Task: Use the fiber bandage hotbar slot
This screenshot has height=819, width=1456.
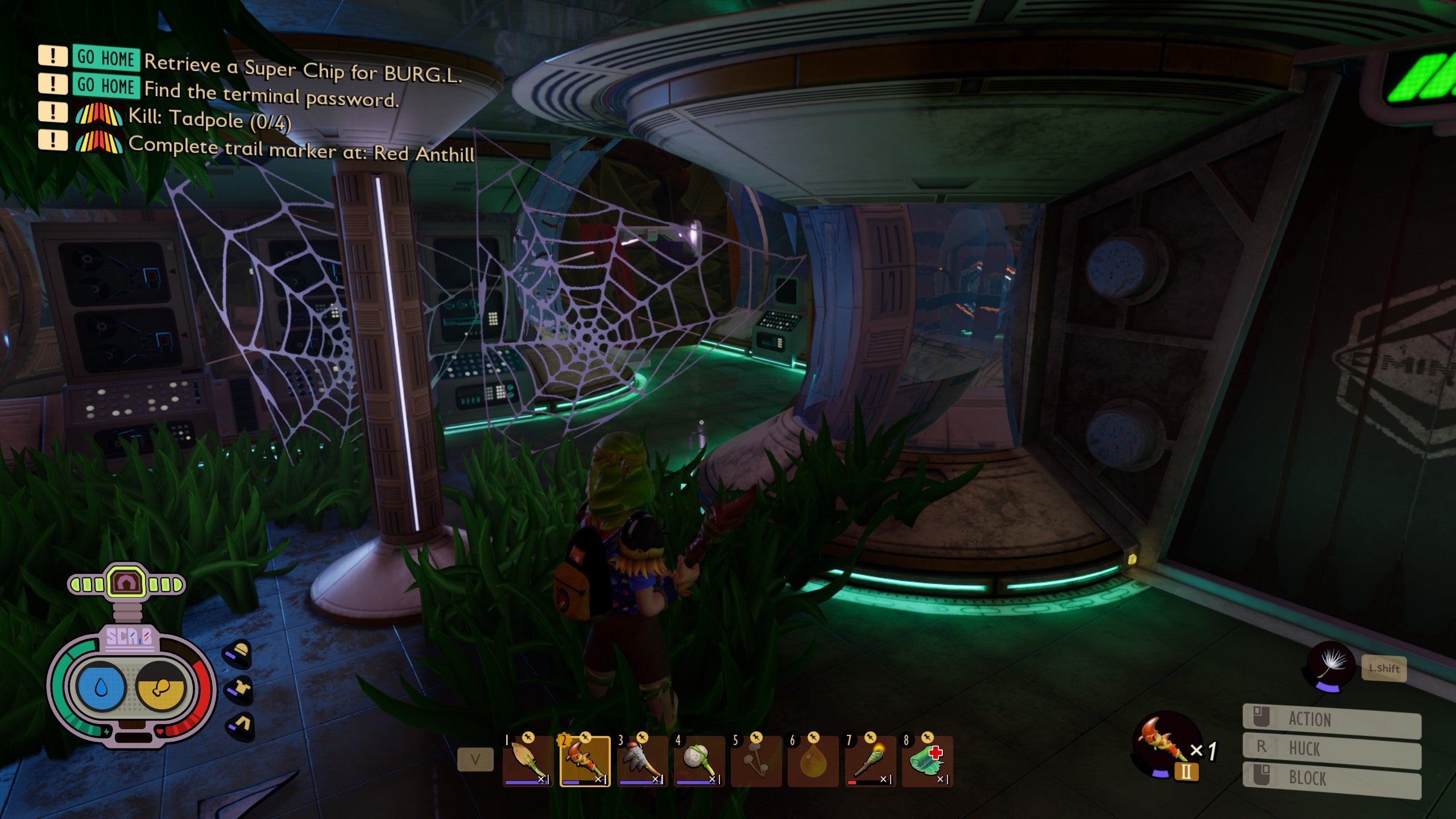Action: pos(927,761)
